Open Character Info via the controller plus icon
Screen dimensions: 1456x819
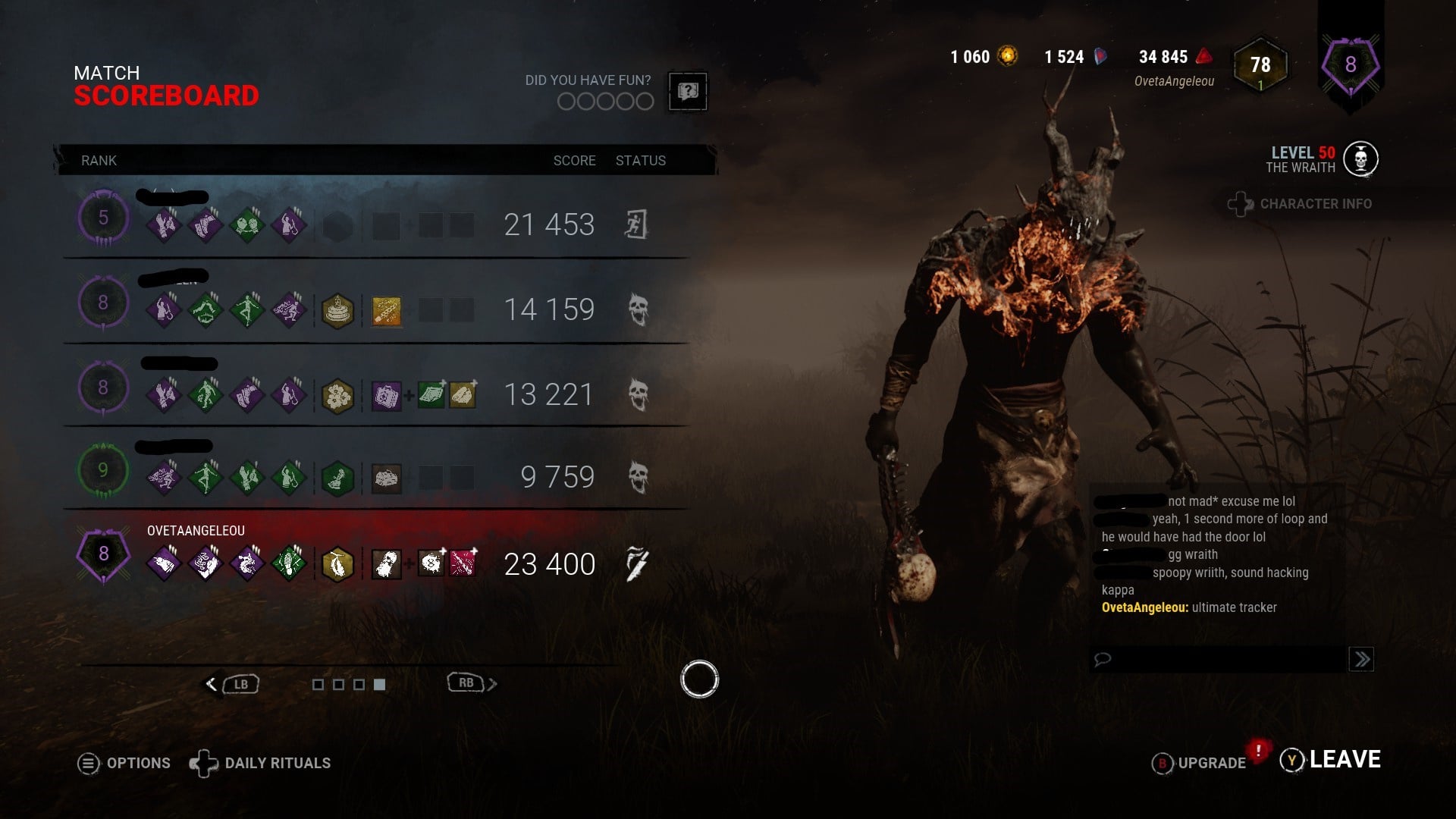tap(1239, 203)
